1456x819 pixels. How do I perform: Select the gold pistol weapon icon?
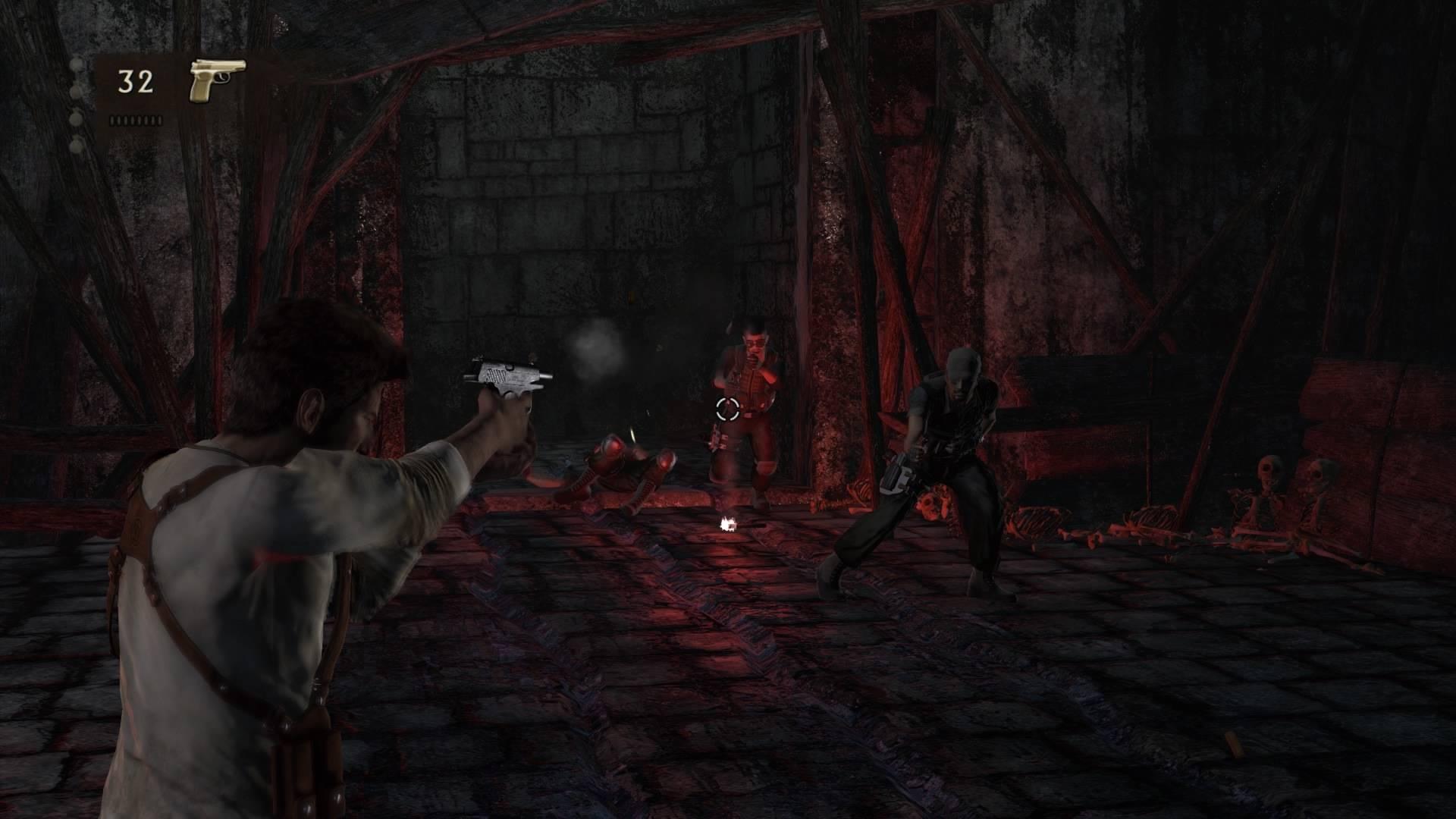217,80
